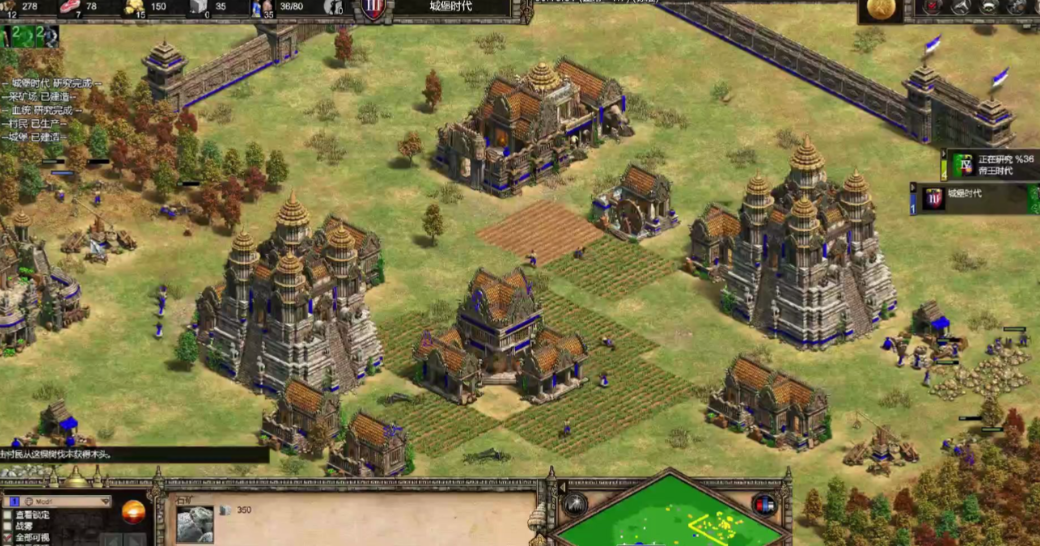
Task: Click the signal button left of the minimap
Action: point(574,503)
